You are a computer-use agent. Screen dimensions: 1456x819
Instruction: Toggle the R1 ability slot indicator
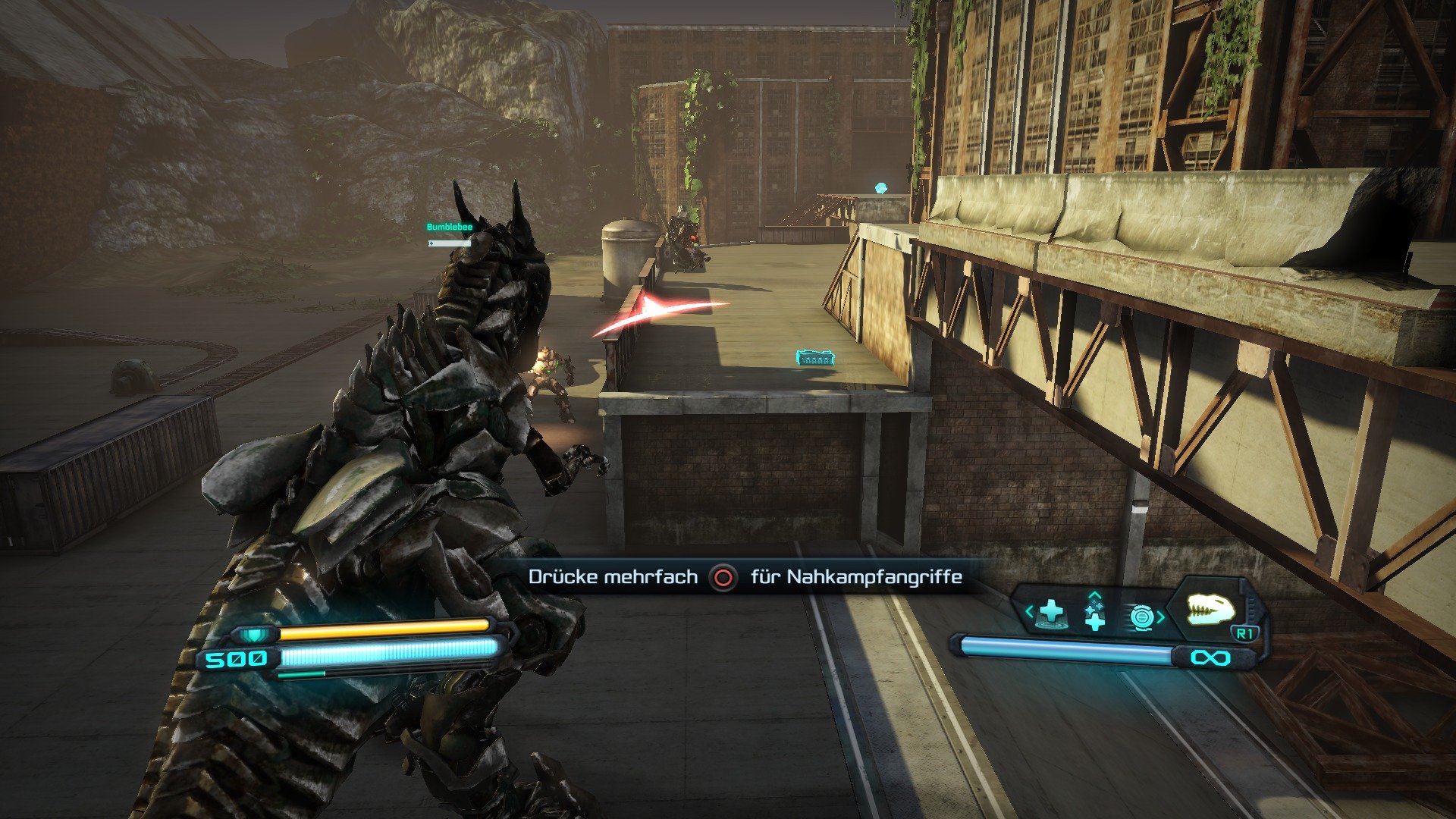pyautogui.click(x=1244, y=632)
